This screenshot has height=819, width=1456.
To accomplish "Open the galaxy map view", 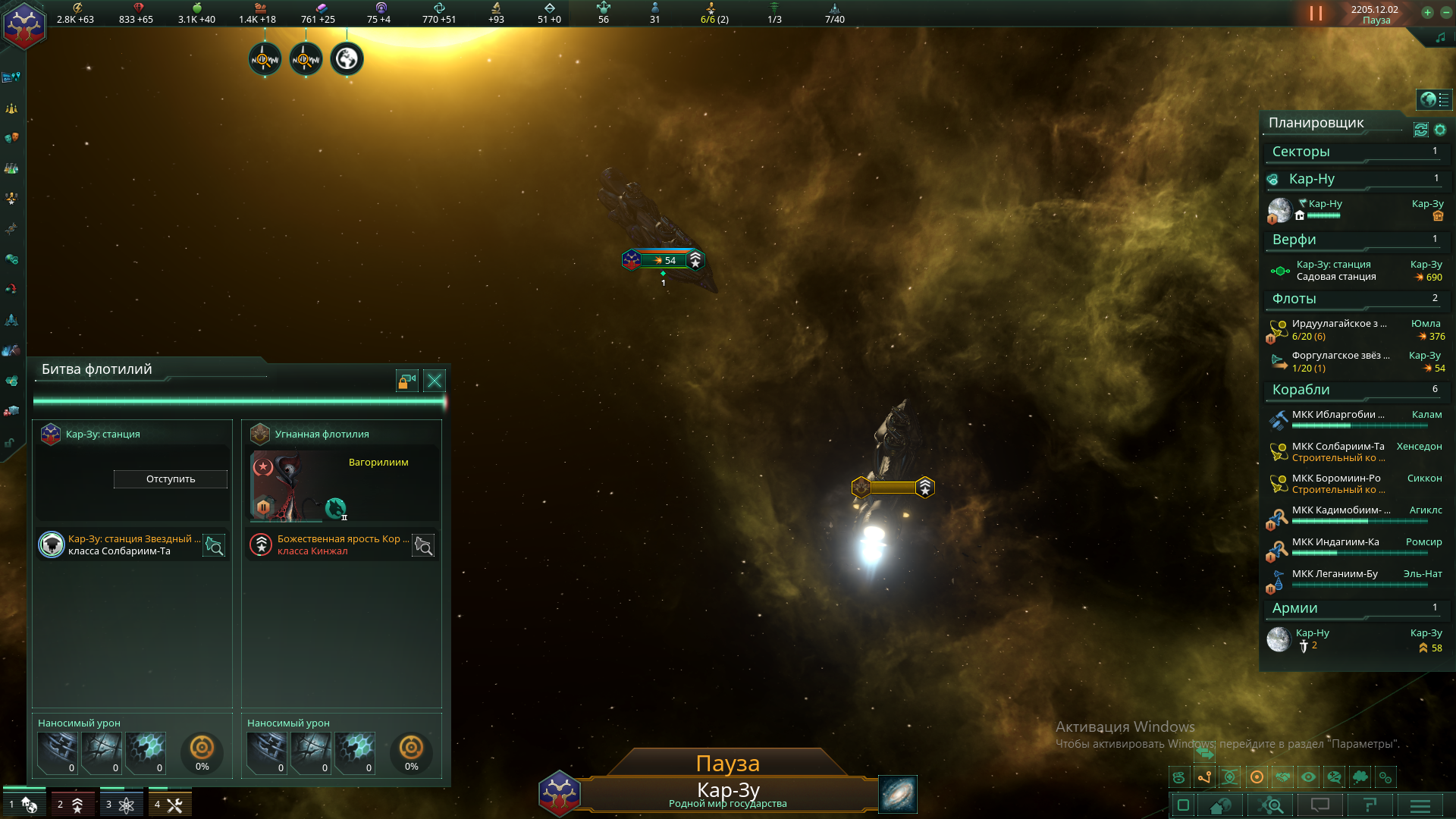I will 898,794.
